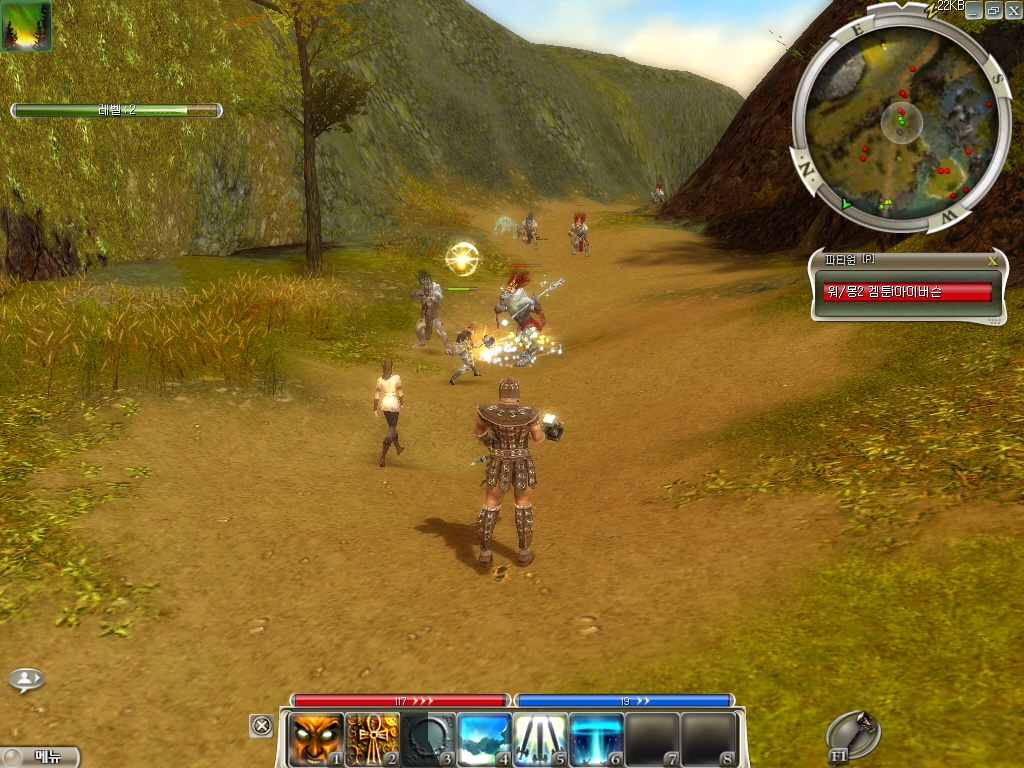This screenshot has width=1024, height=768.
Task: Select the dark ring skill on cooldown
Action: pos(428,739)
